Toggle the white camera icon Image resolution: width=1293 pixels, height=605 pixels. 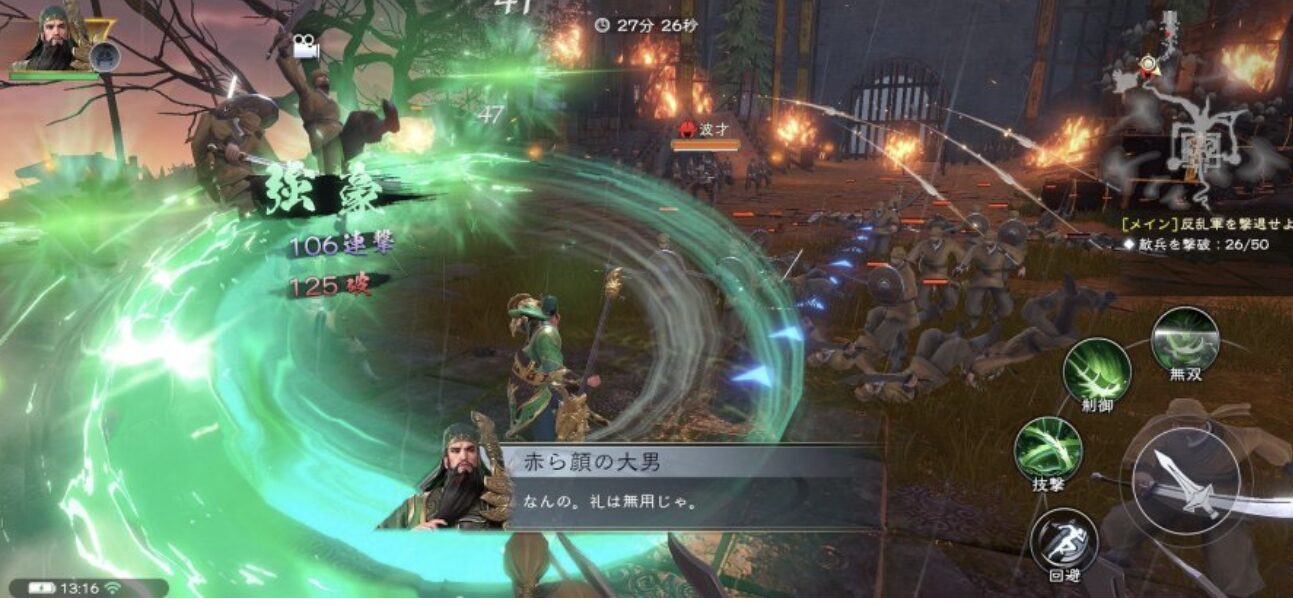[x=305, y=46]
